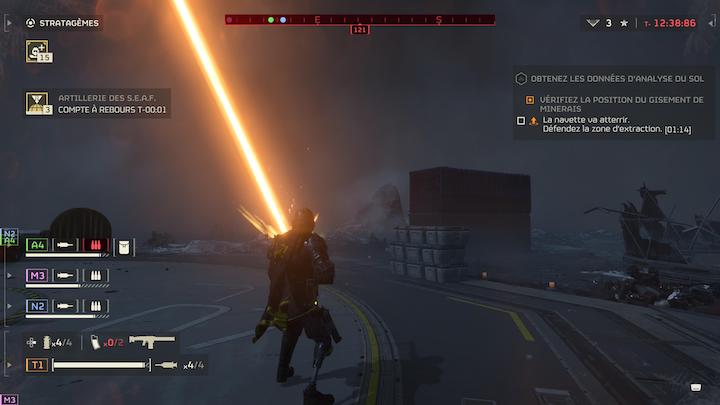Select the T1 player tag
Viewport: 720px width, 405px height.
(37, 365)
